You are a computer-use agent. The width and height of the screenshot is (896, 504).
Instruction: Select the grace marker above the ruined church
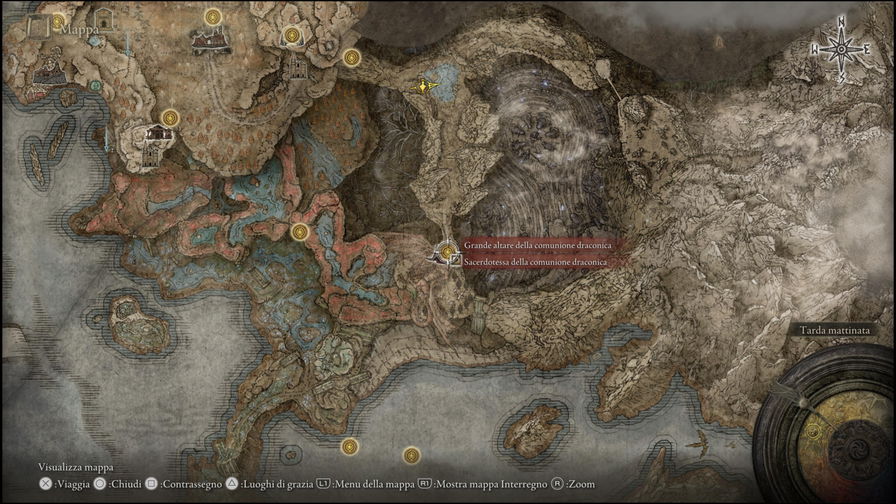[x=213, y=17]
